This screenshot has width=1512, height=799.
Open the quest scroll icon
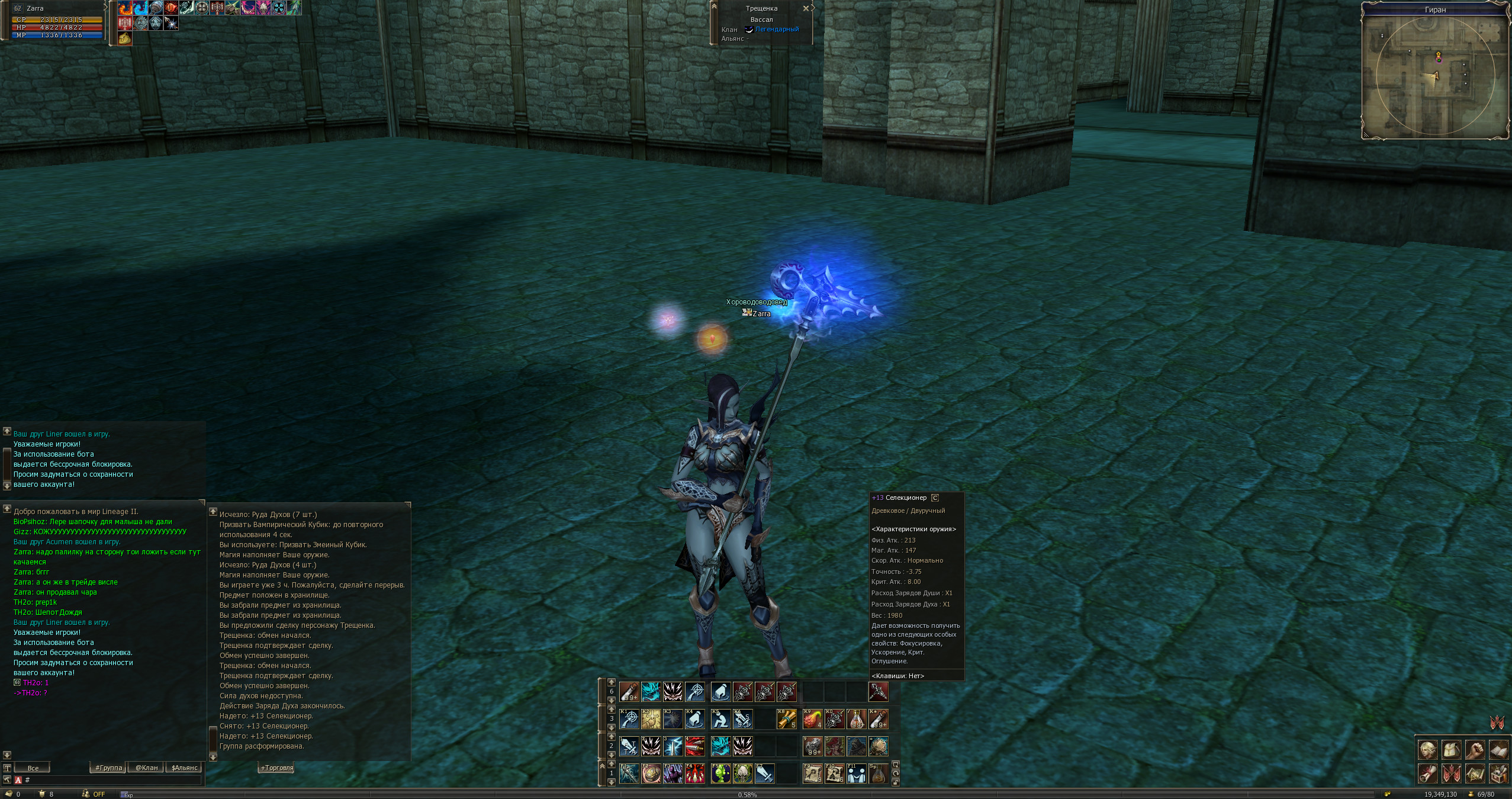1427,774
